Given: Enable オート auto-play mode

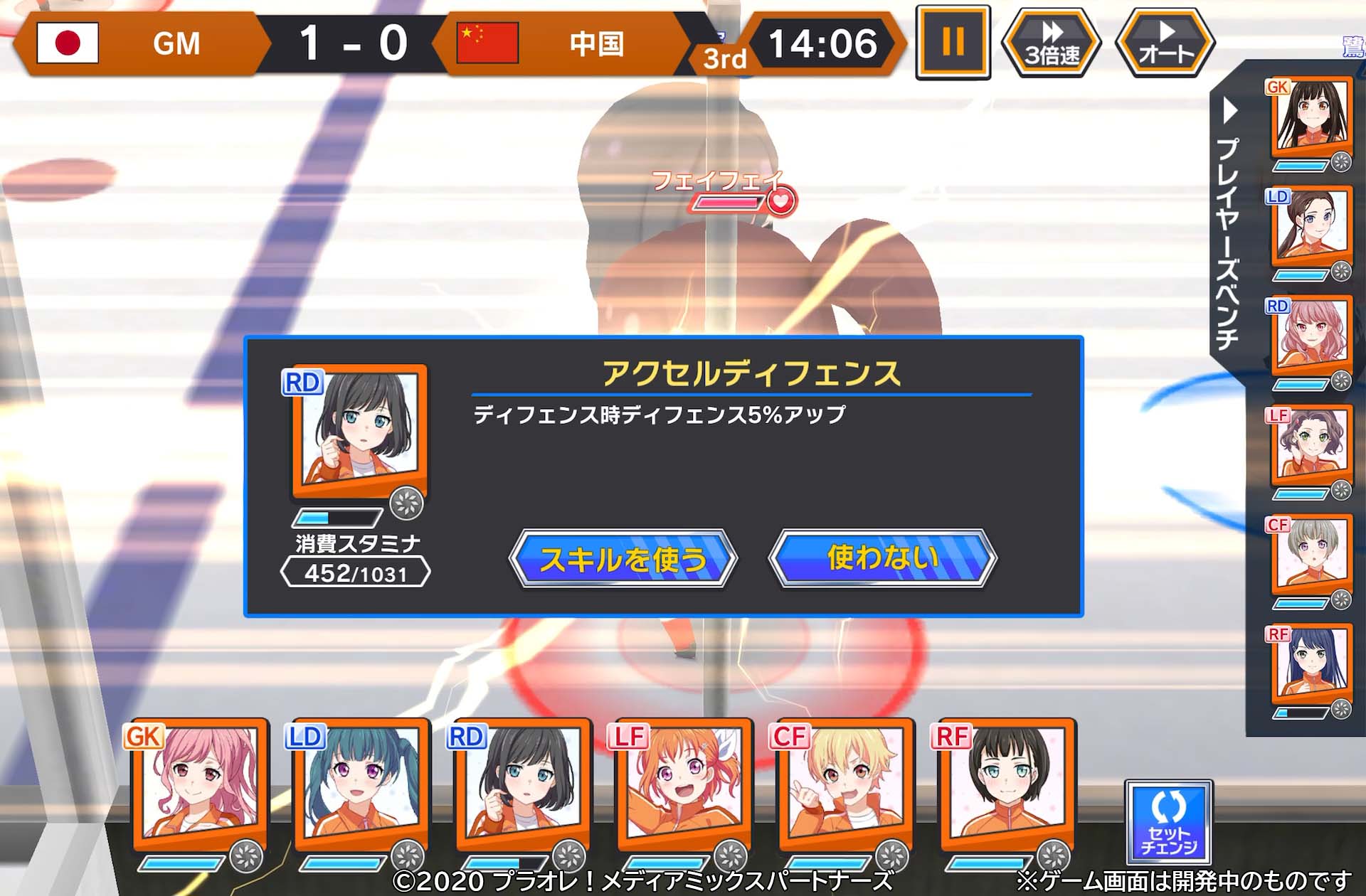Looking at the screenshot, I should pos(1165,41).
